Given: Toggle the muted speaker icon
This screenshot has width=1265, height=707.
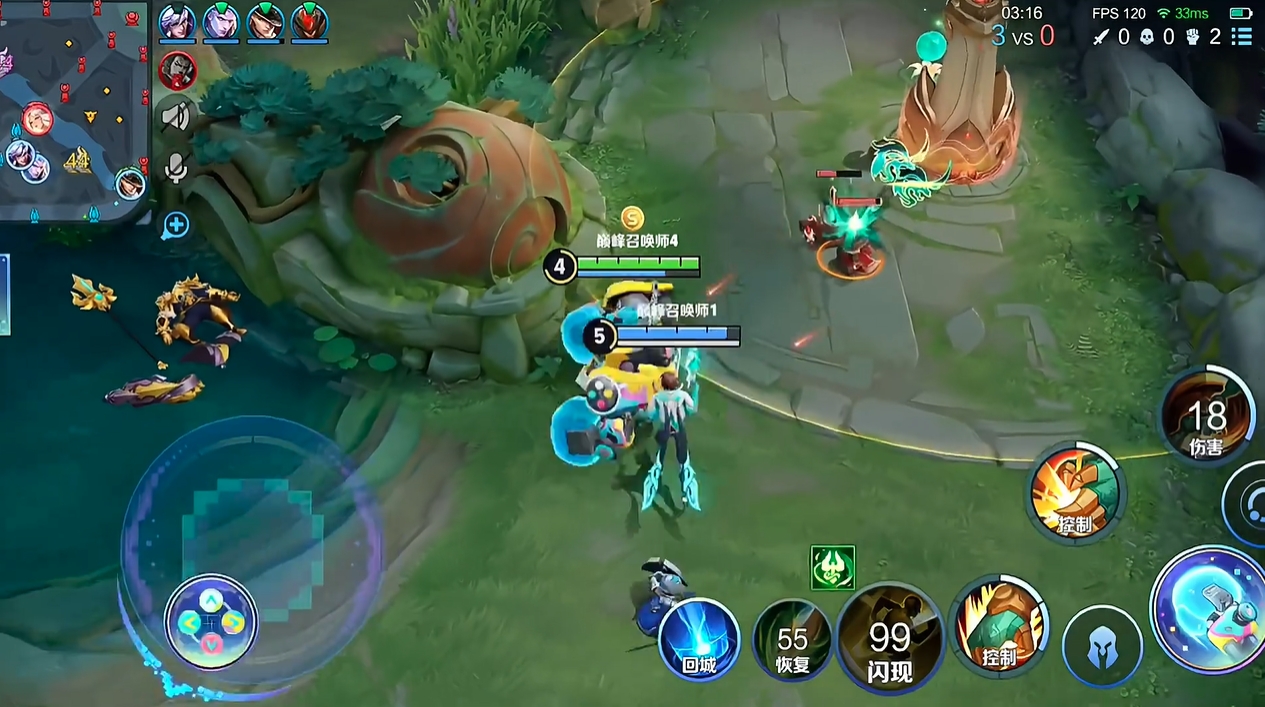Looking at the screenshot, I should tap(176, 117).
